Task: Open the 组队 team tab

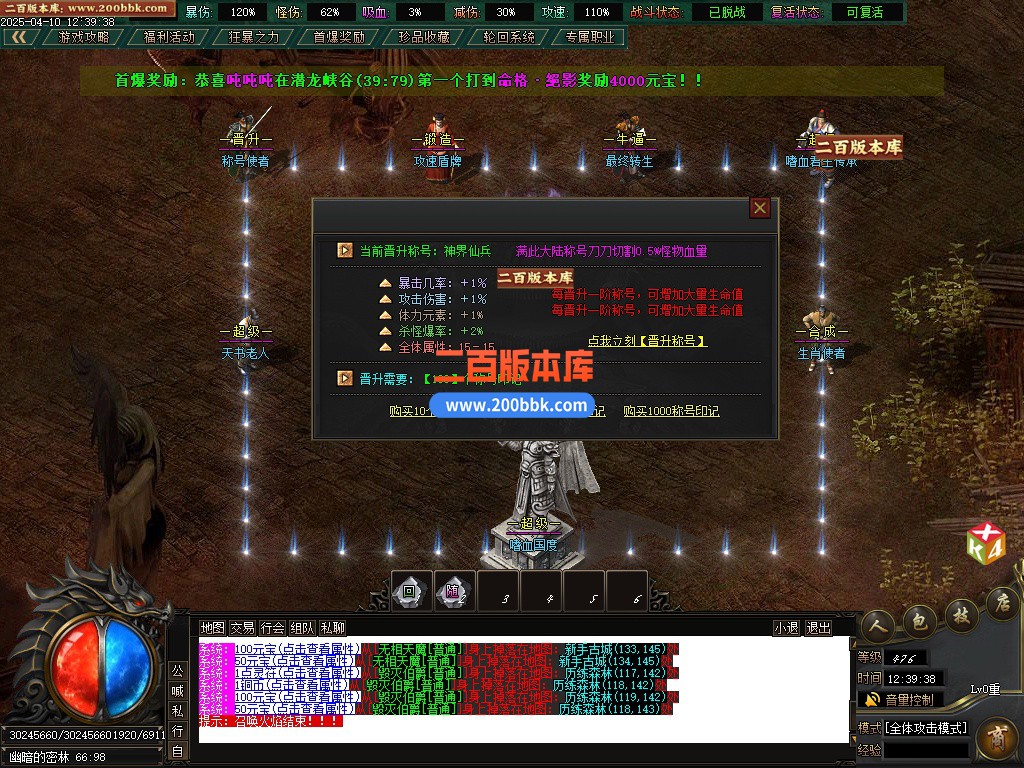Action: (302, 628)
